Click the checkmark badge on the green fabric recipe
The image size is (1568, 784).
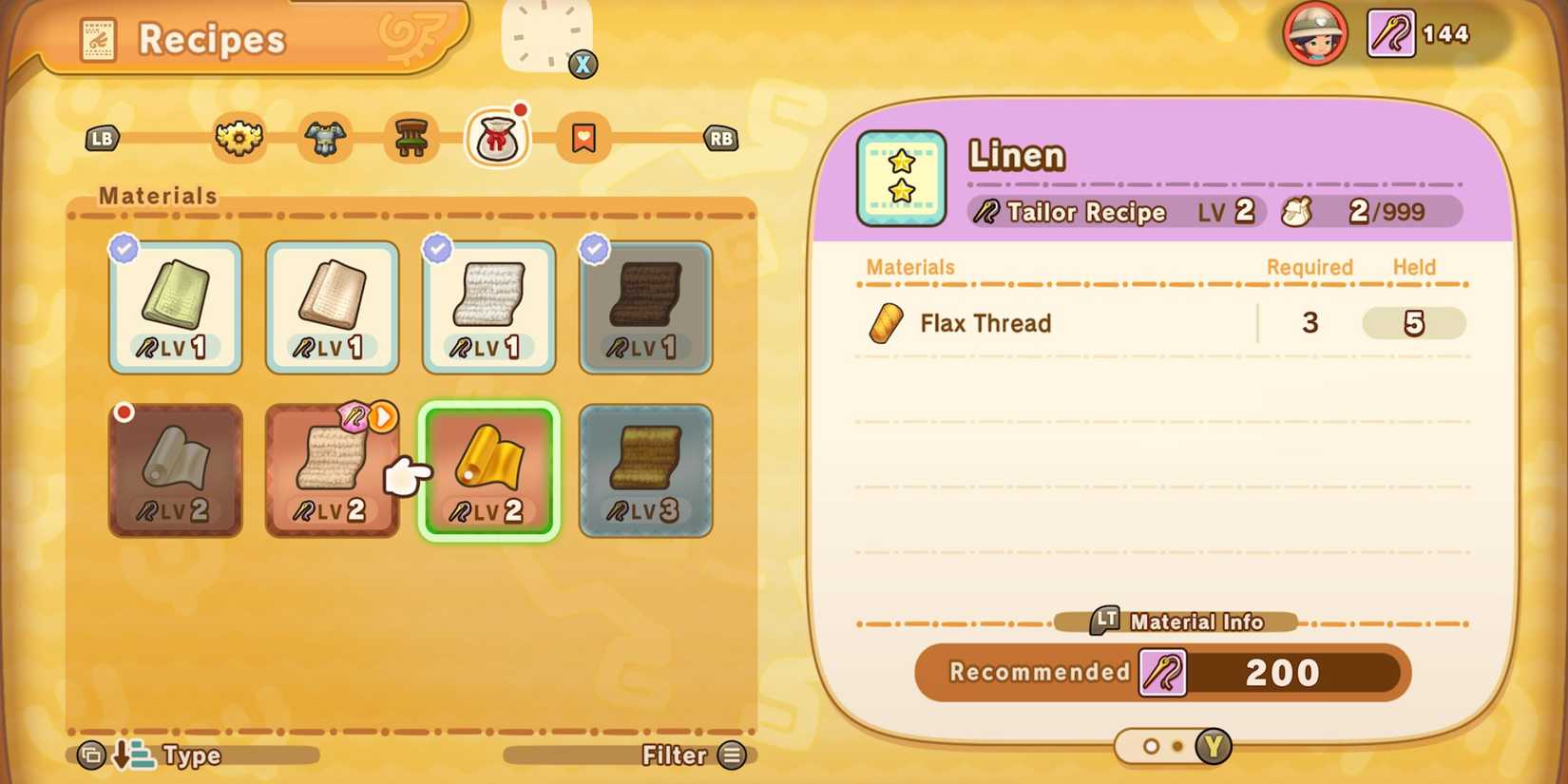pos(122,249)
